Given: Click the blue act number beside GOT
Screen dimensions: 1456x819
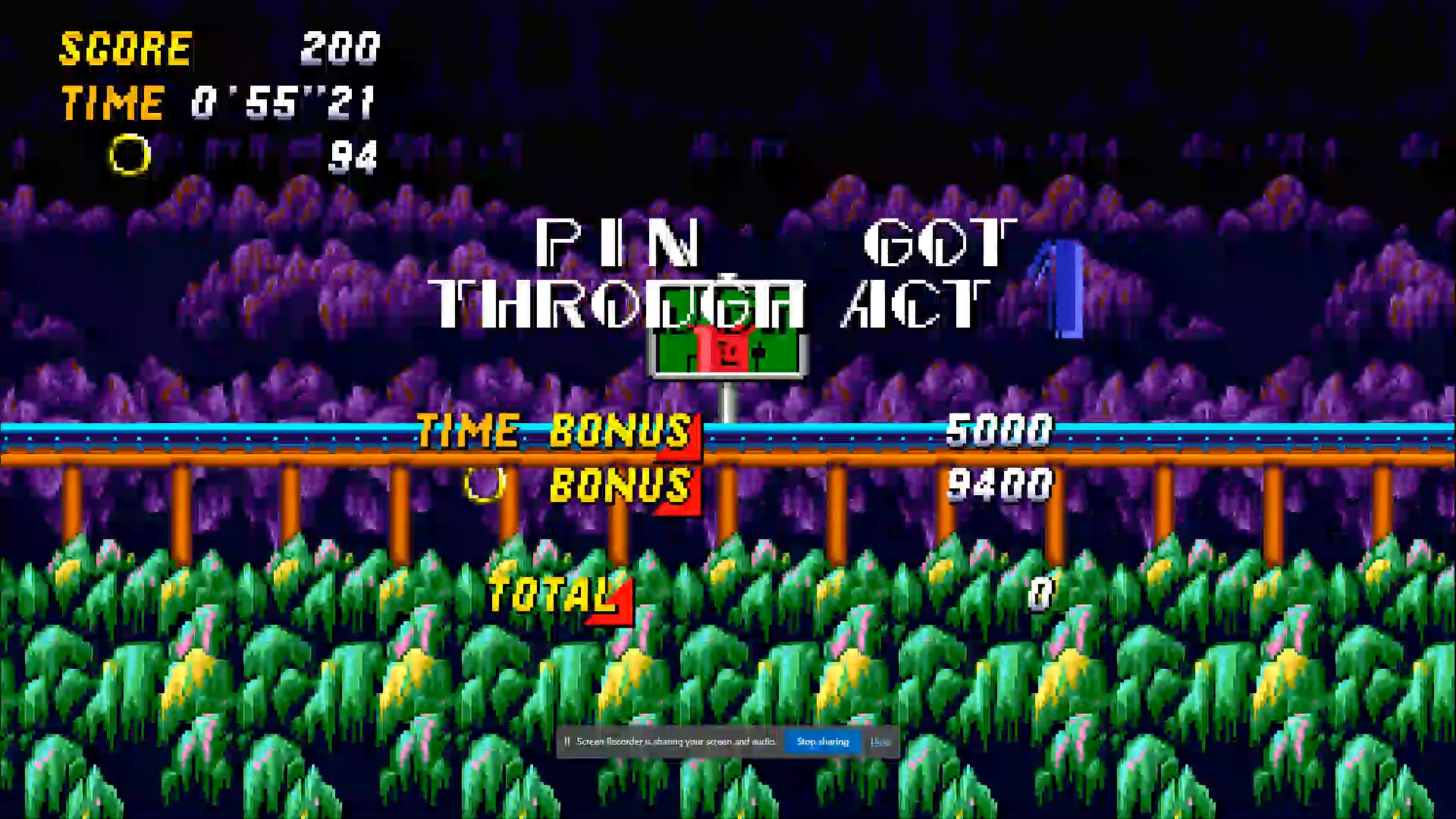Looking at the screenshot, I should tap(1065, 288).
